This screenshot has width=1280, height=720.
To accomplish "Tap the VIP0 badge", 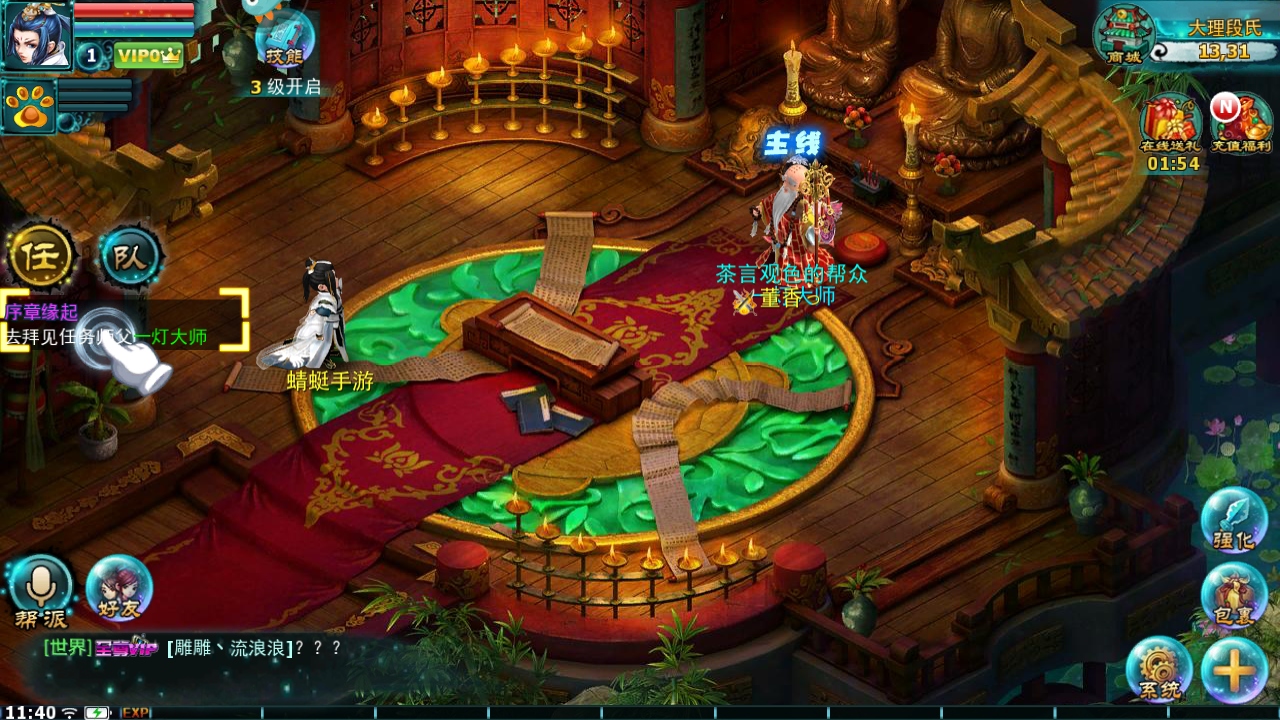I will 148,56.
